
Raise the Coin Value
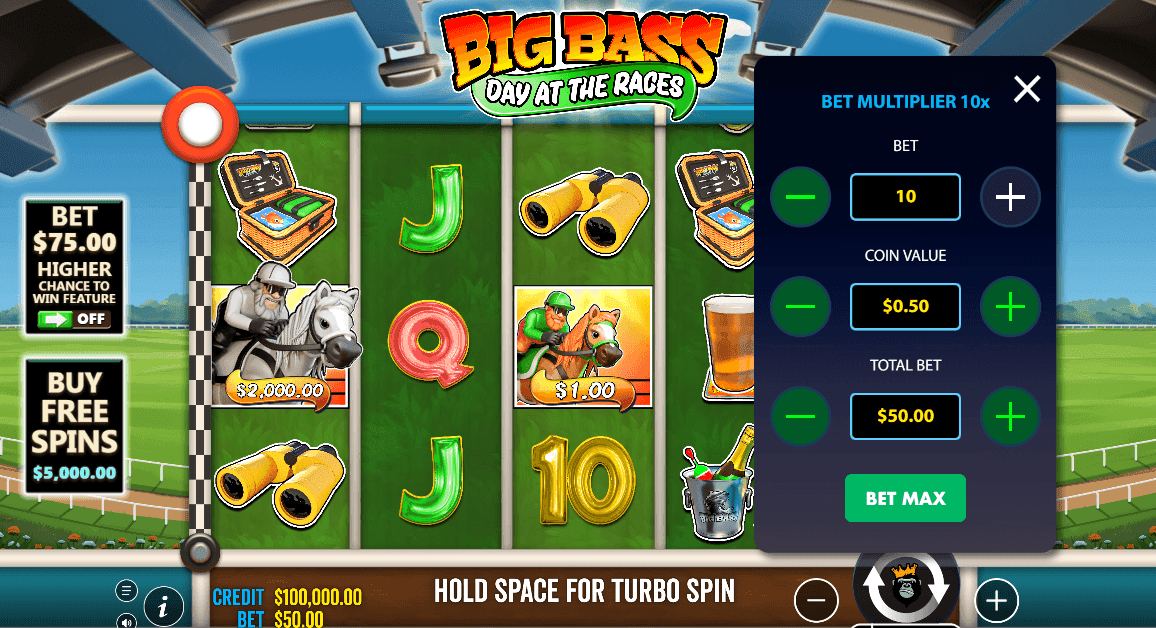click(1010, 307)
